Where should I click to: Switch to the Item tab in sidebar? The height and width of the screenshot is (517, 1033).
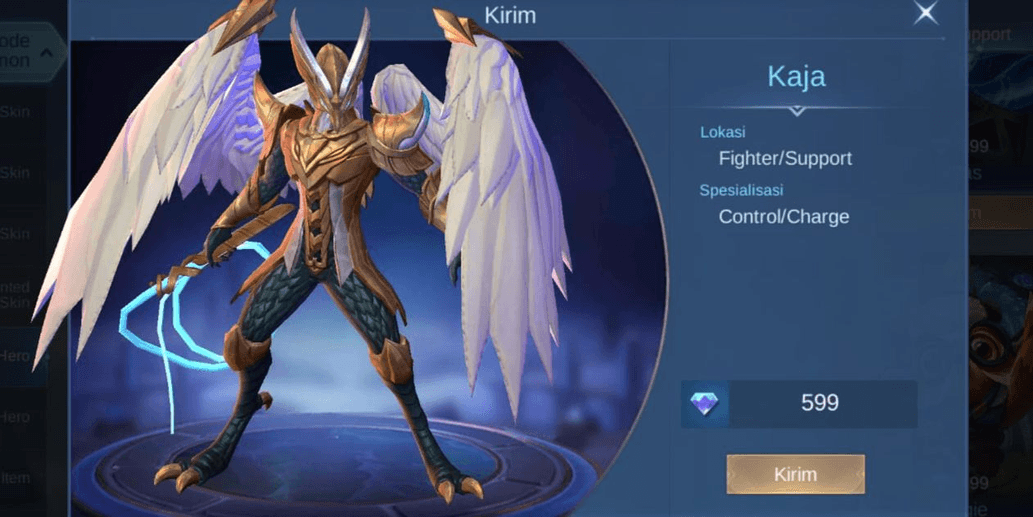pyautogui.click(x=18, y=479)
